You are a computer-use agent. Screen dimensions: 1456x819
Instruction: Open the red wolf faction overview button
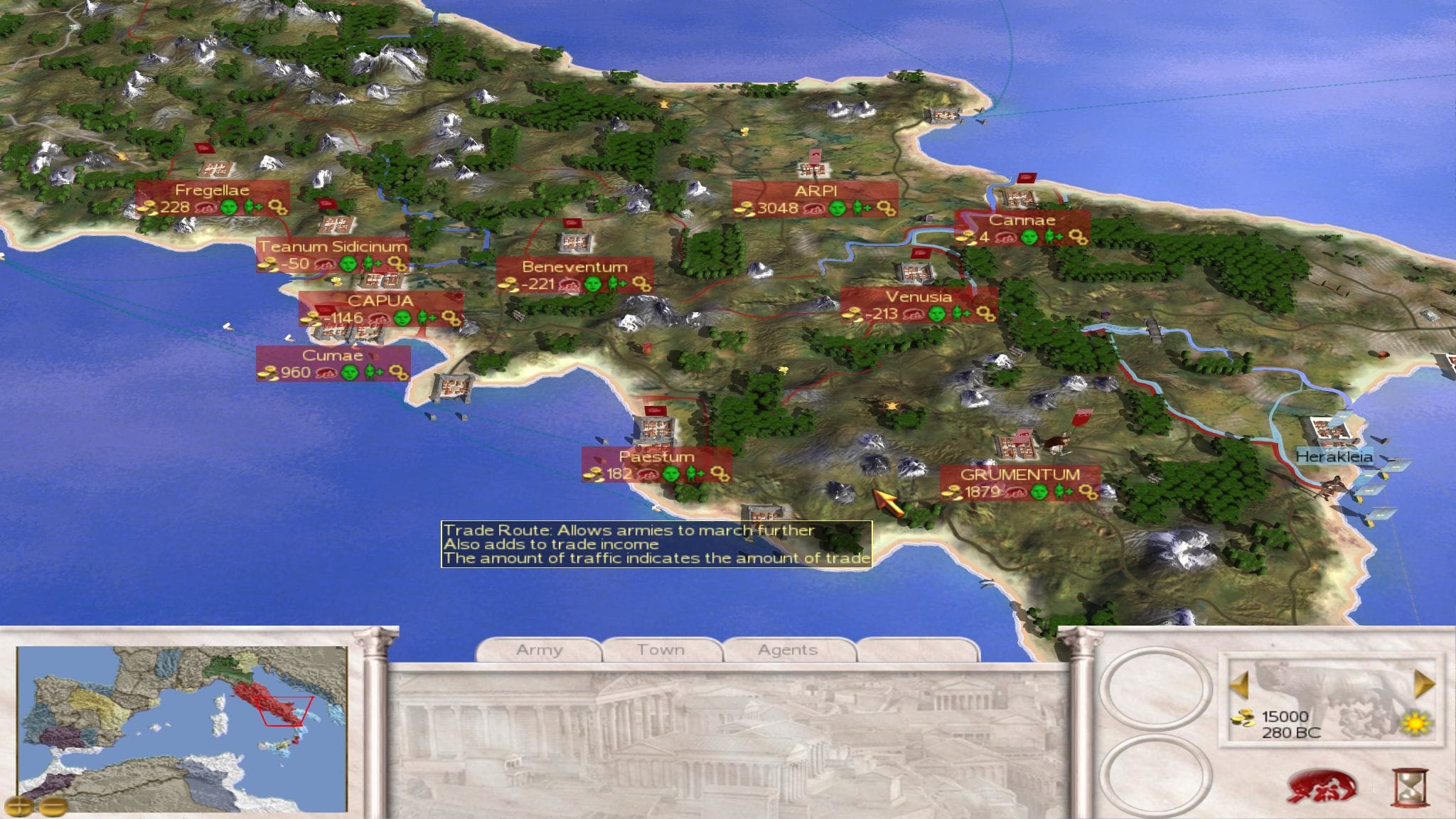pyautogui.click(x=1322, y=788)
